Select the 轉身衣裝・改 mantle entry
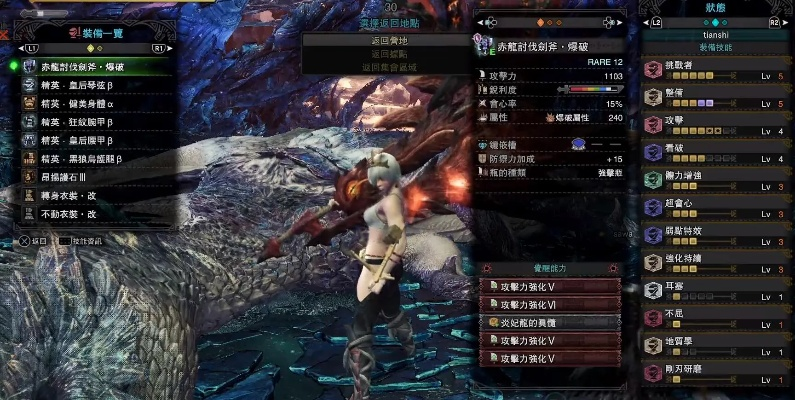This screenshot has height=400, width=795. (95, 196)
